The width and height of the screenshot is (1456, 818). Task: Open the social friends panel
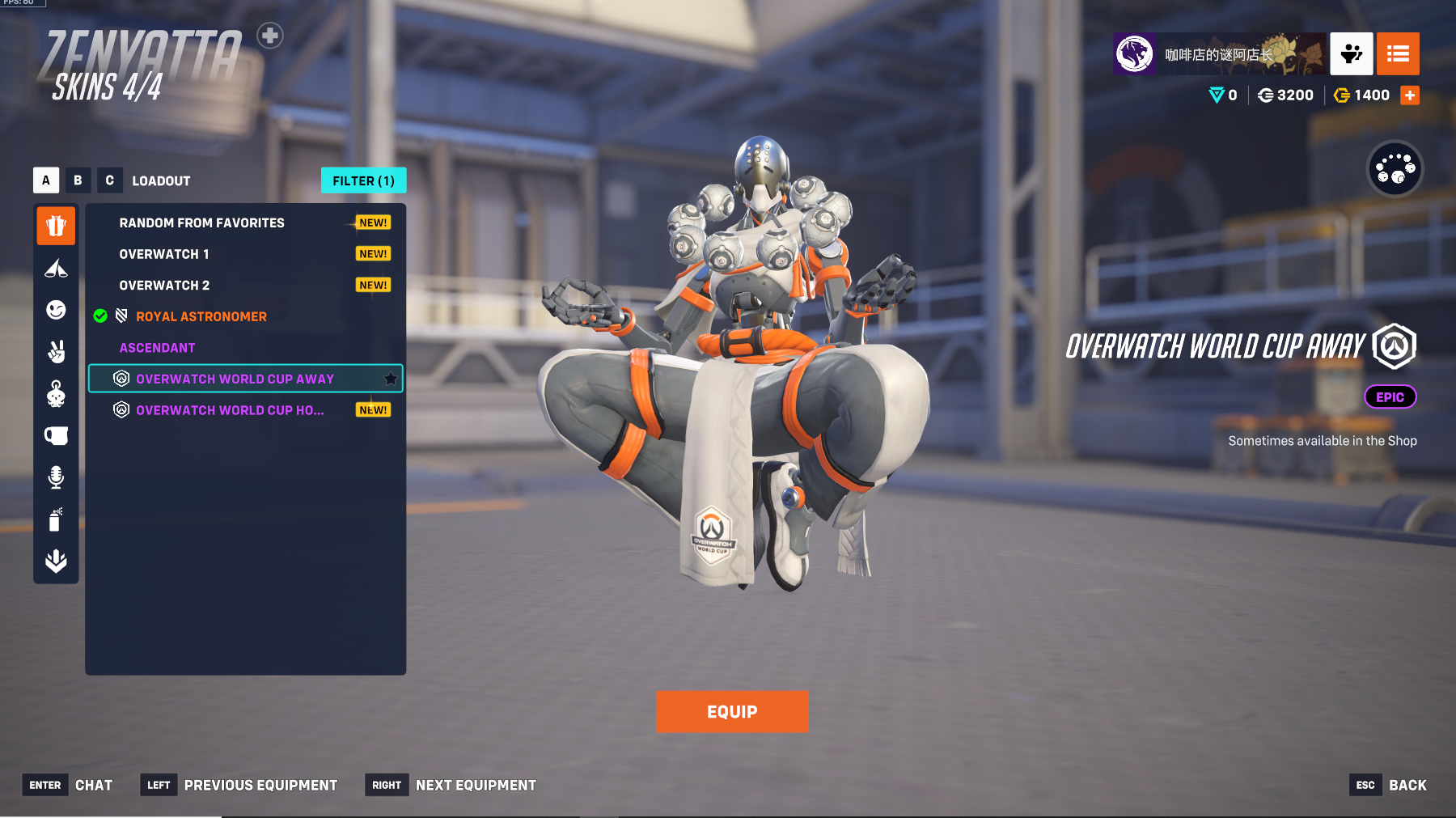1351,54
